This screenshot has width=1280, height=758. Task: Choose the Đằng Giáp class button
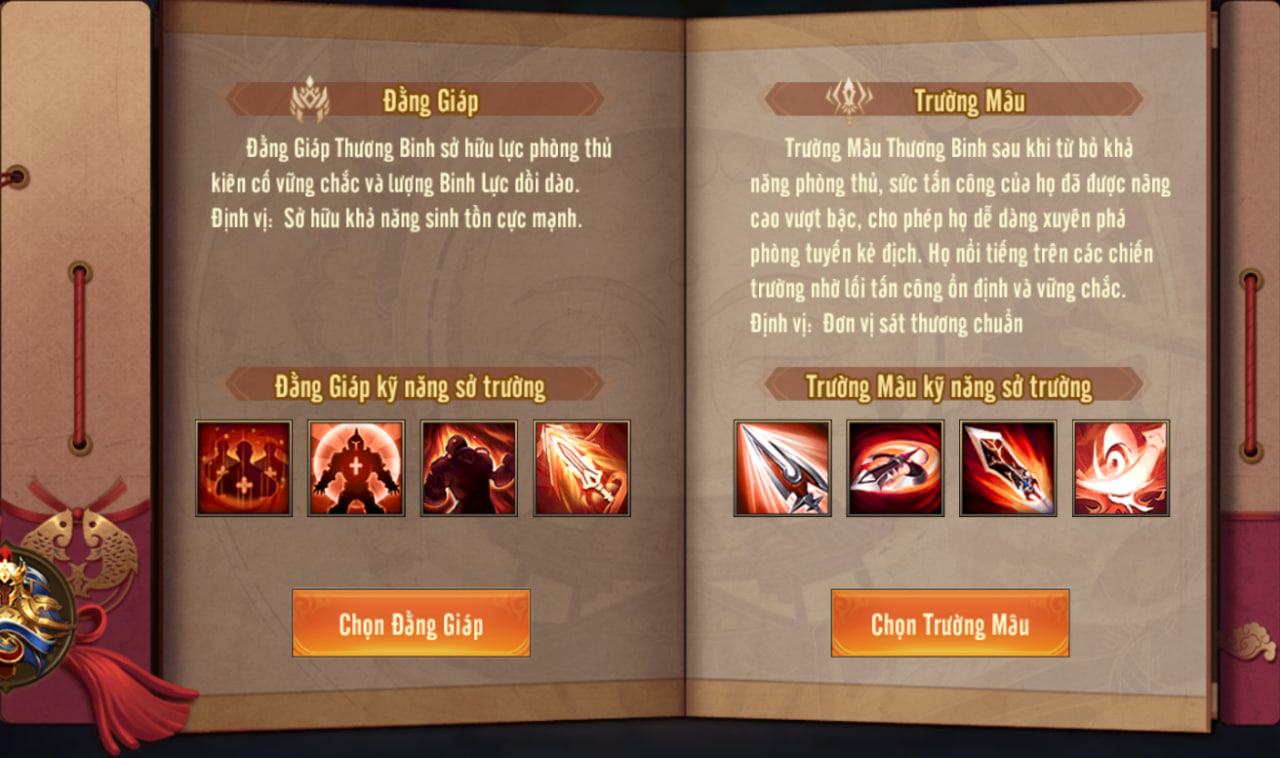[411, 624]
